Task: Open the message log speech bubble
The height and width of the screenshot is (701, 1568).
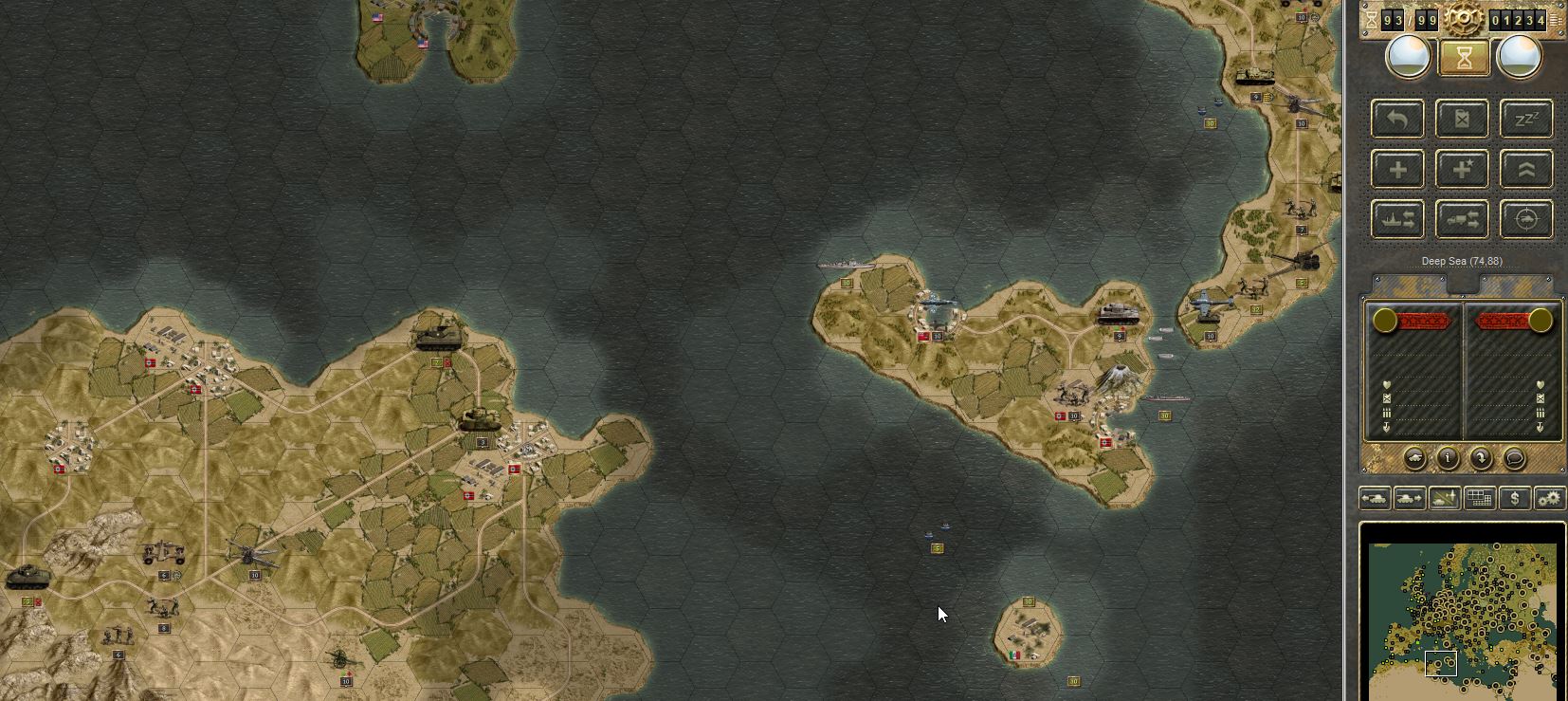Action: 1514,456
